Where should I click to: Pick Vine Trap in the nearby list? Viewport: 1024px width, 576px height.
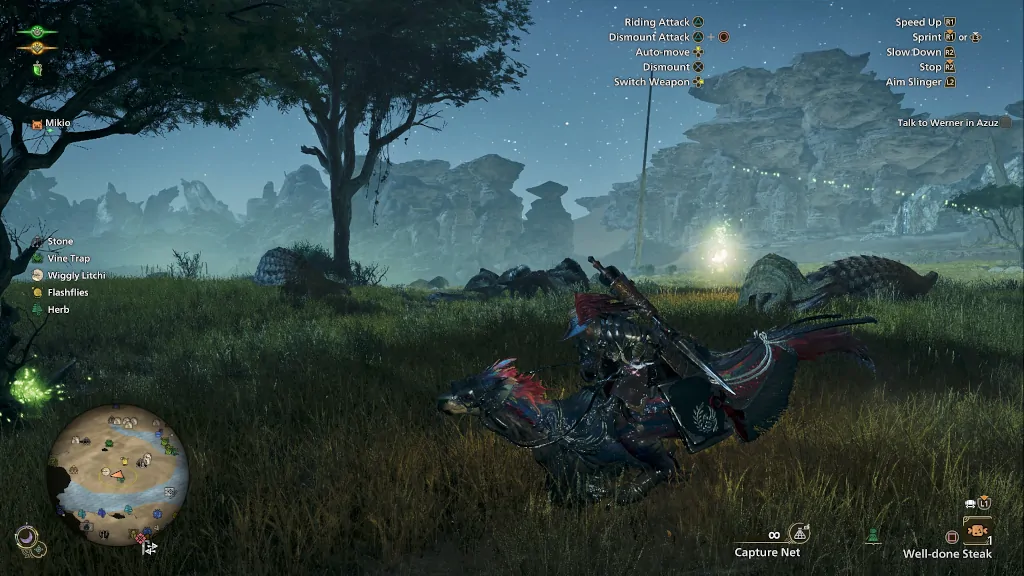click(68, 258)
